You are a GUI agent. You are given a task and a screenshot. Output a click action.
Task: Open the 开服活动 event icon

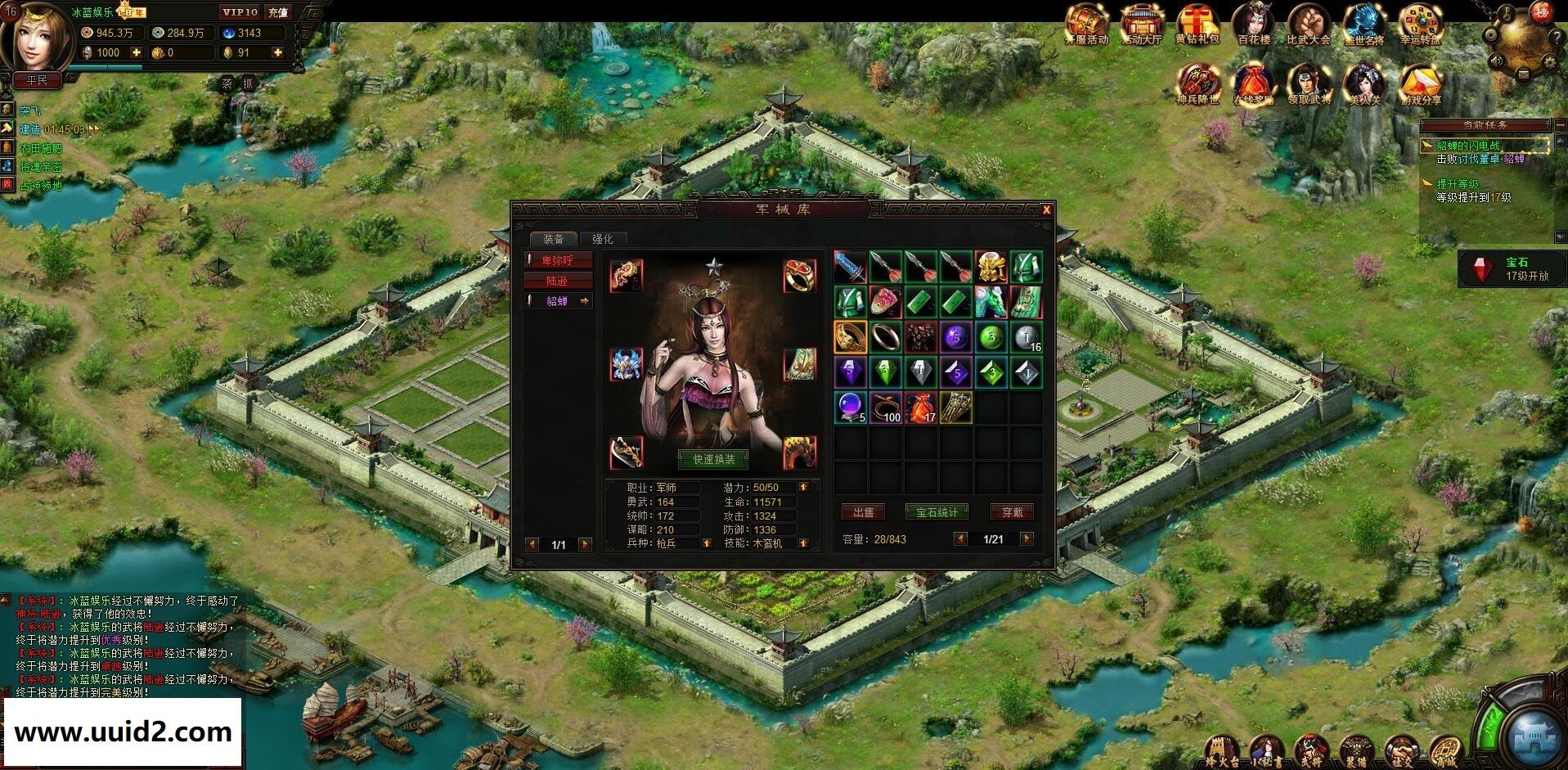tap(1086, 25)
